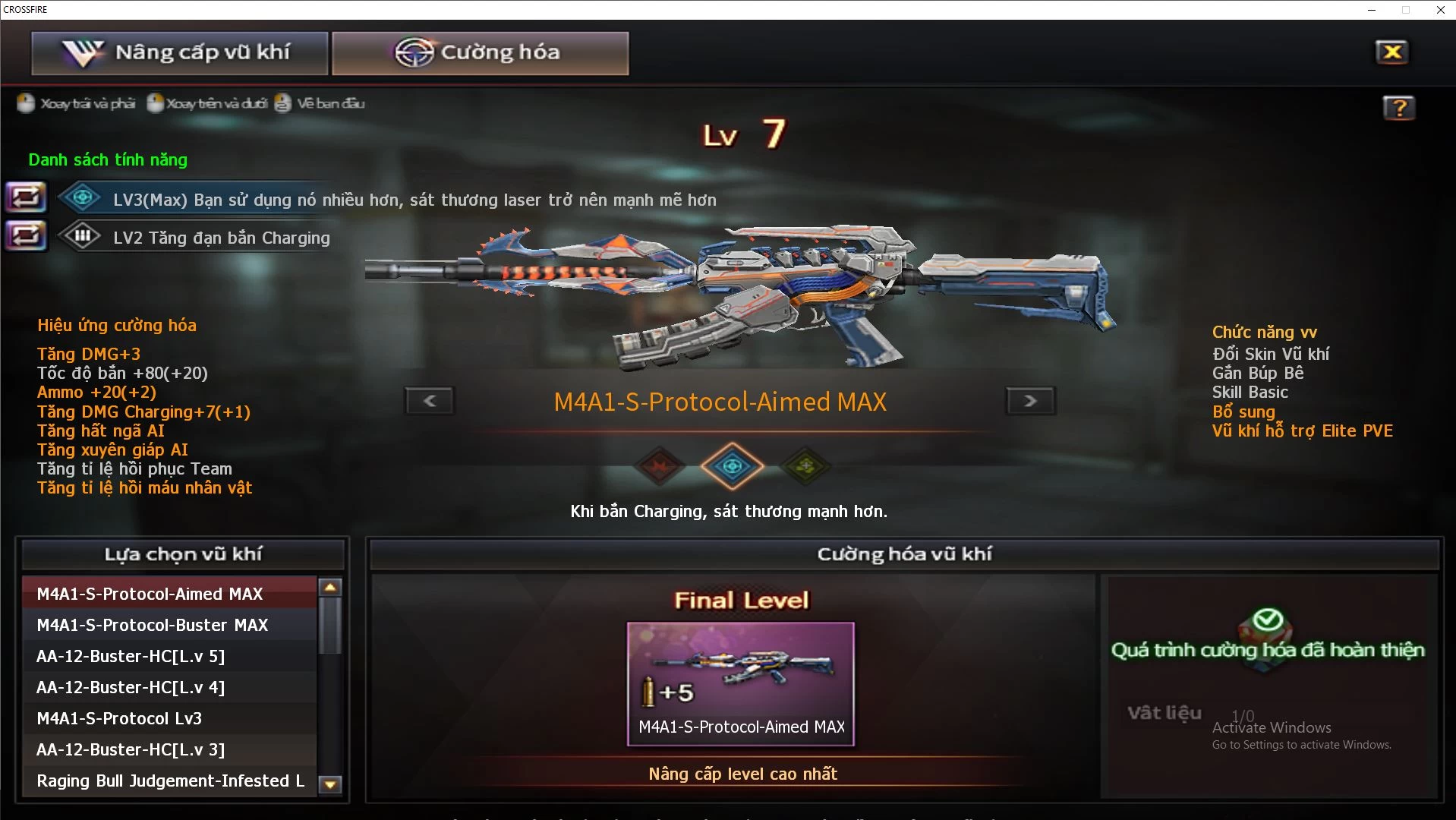Select the blue diamond enhancement icon
The width and height of the screenshot is (1456, 820).
pos(732,466)
